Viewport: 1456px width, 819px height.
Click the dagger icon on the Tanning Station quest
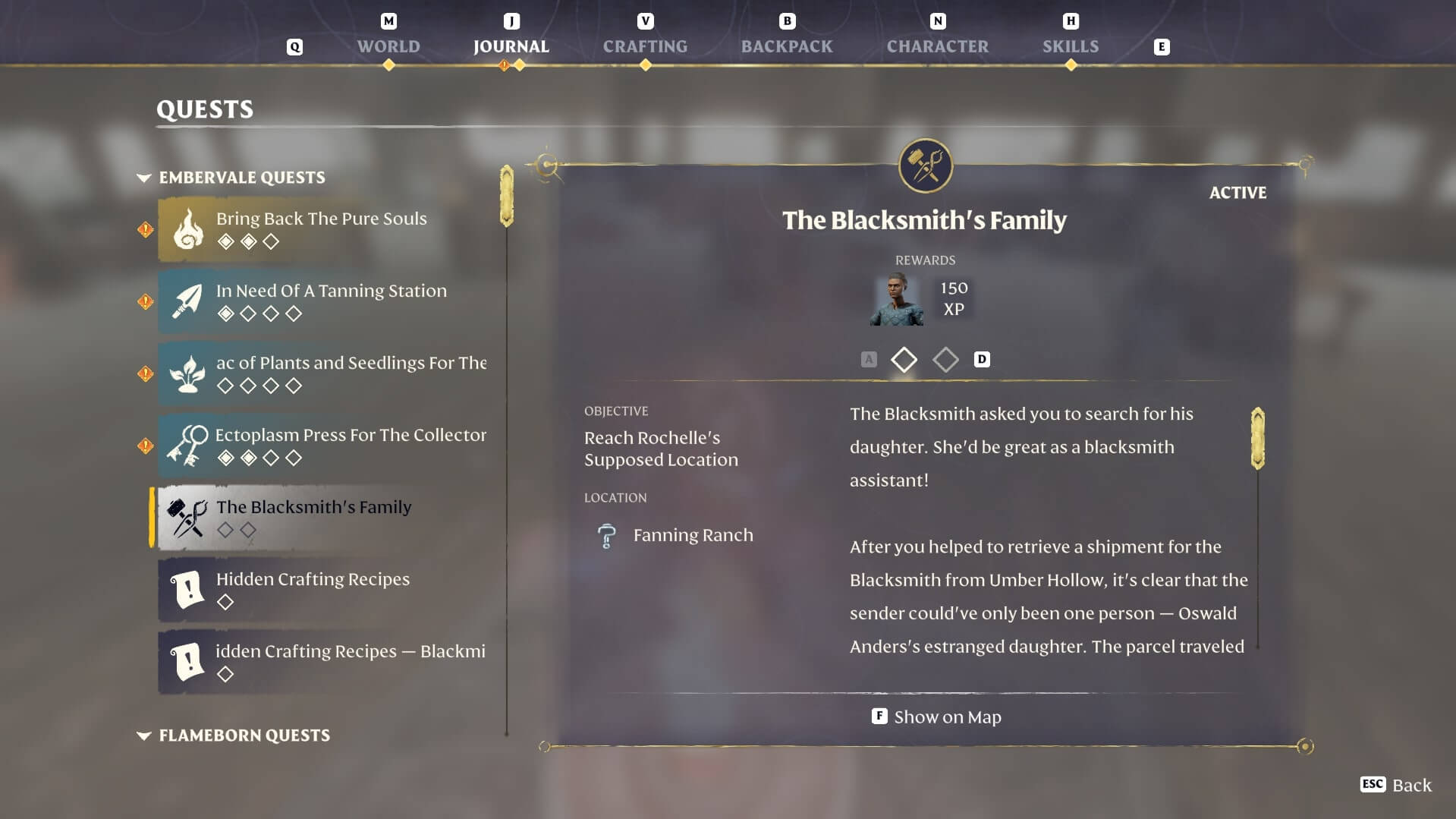[187, 301]
